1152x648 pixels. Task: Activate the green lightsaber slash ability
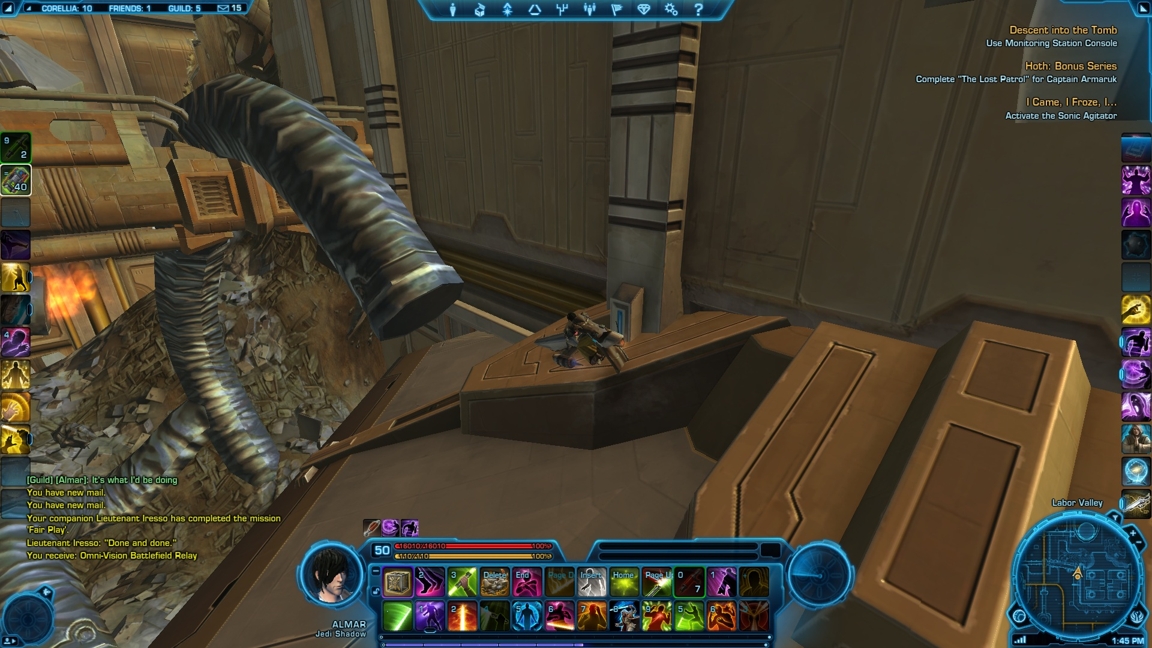[x=398, y=615]
